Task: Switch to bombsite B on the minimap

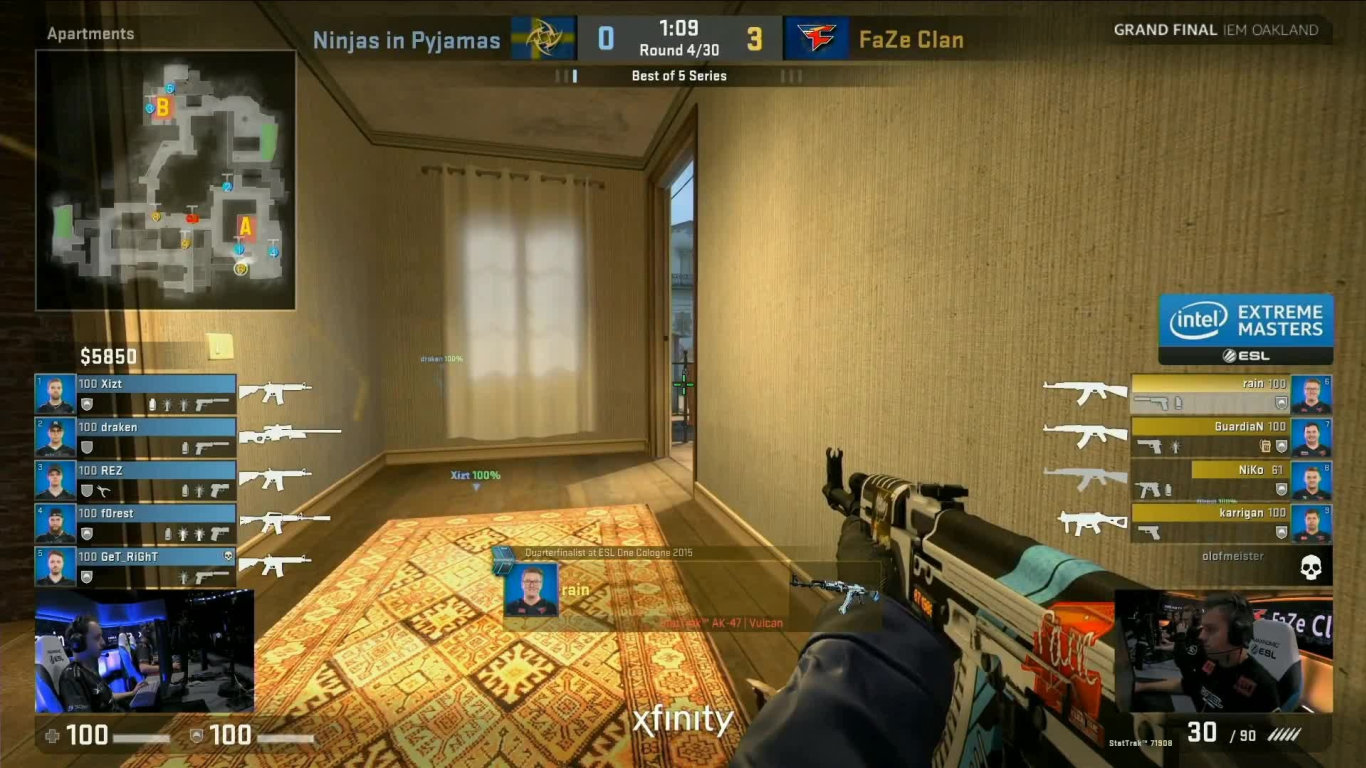Action: tap(163, 107)
